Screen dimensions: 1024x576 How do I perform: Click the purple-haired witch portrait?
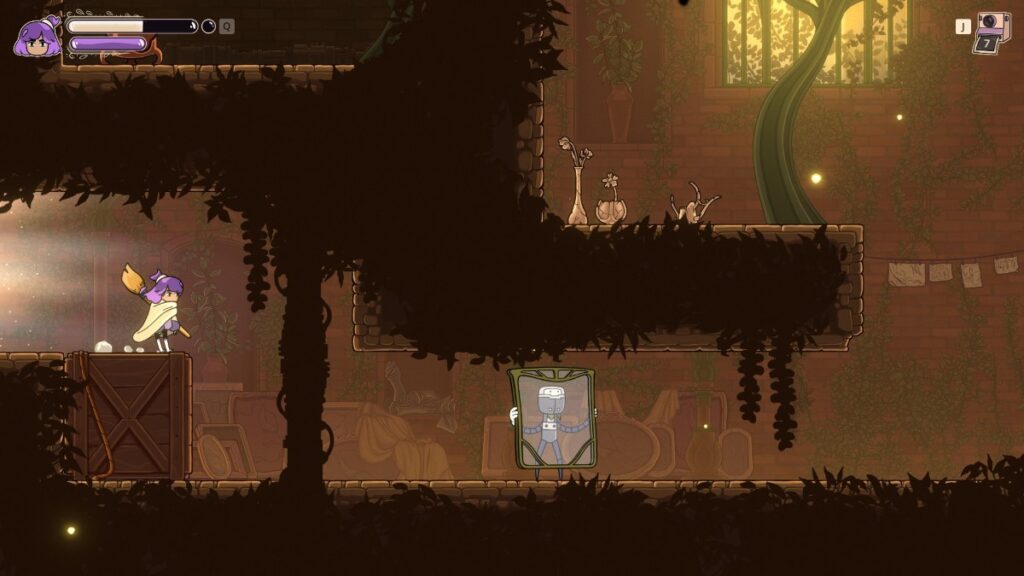pos(36,37)
